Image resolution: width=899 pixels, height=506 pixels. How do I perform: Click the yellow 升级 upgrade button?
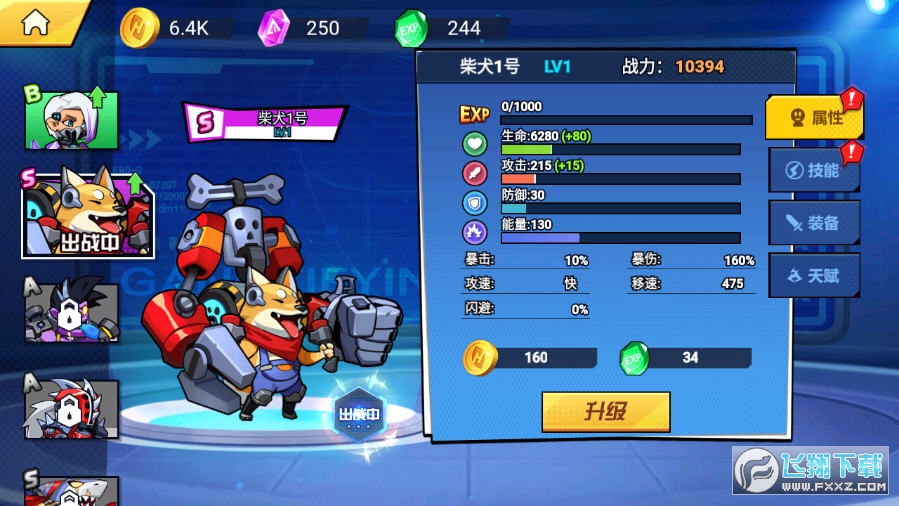click(605, 411)
